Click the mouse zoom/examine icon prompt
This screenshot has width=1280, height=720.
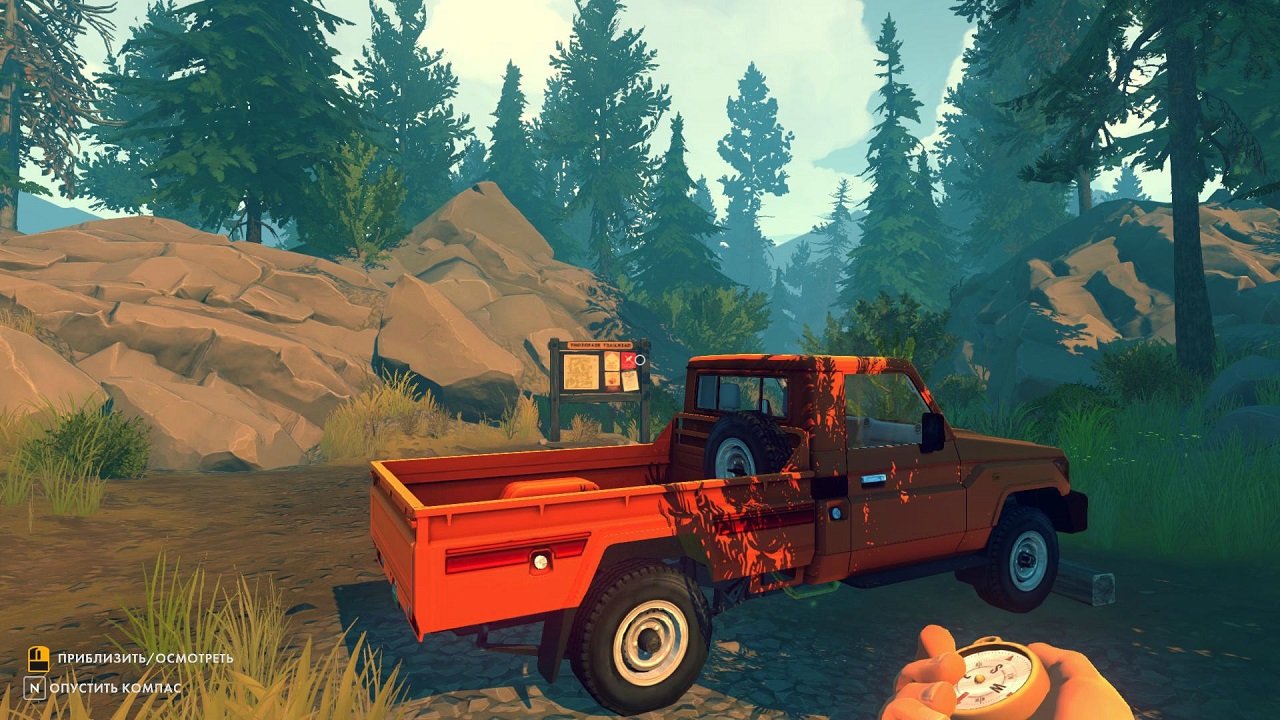(x=38, y=660)
